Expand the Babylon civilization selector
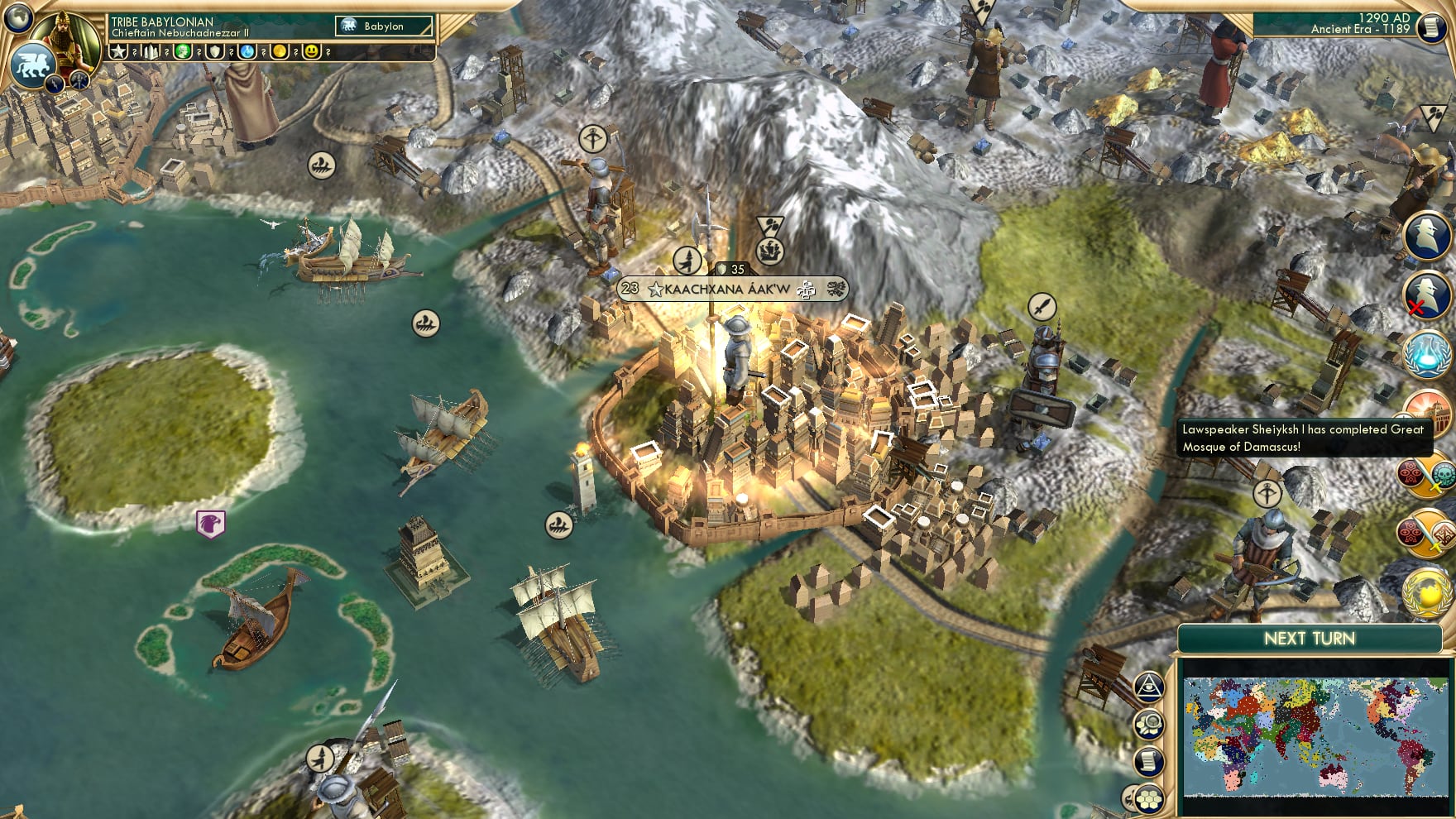1456x819 pixels. pyautogui.click(x=382, y=26)
